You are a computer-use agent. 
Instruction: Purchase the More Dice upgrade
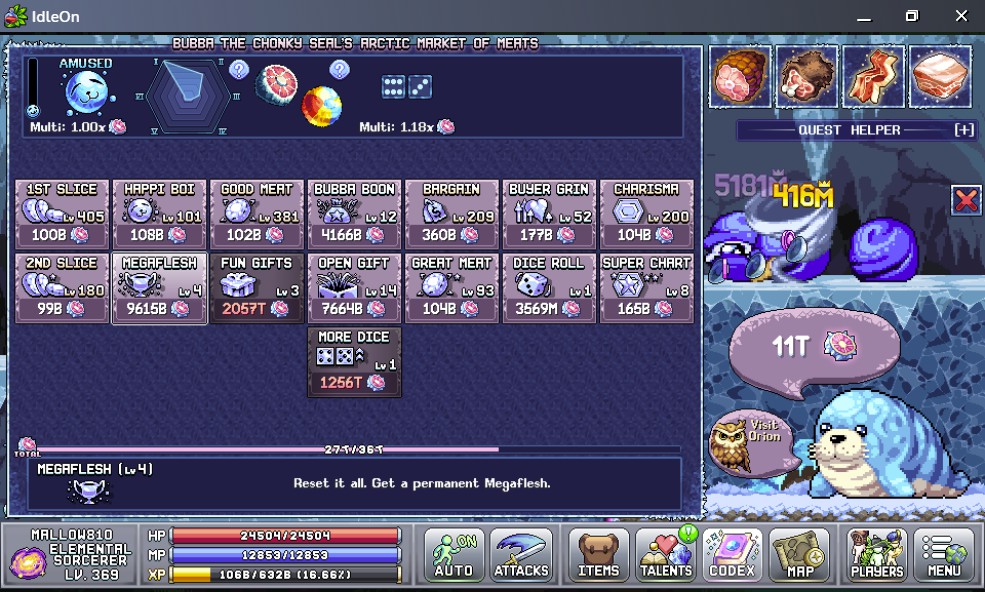tap(355, 362)
